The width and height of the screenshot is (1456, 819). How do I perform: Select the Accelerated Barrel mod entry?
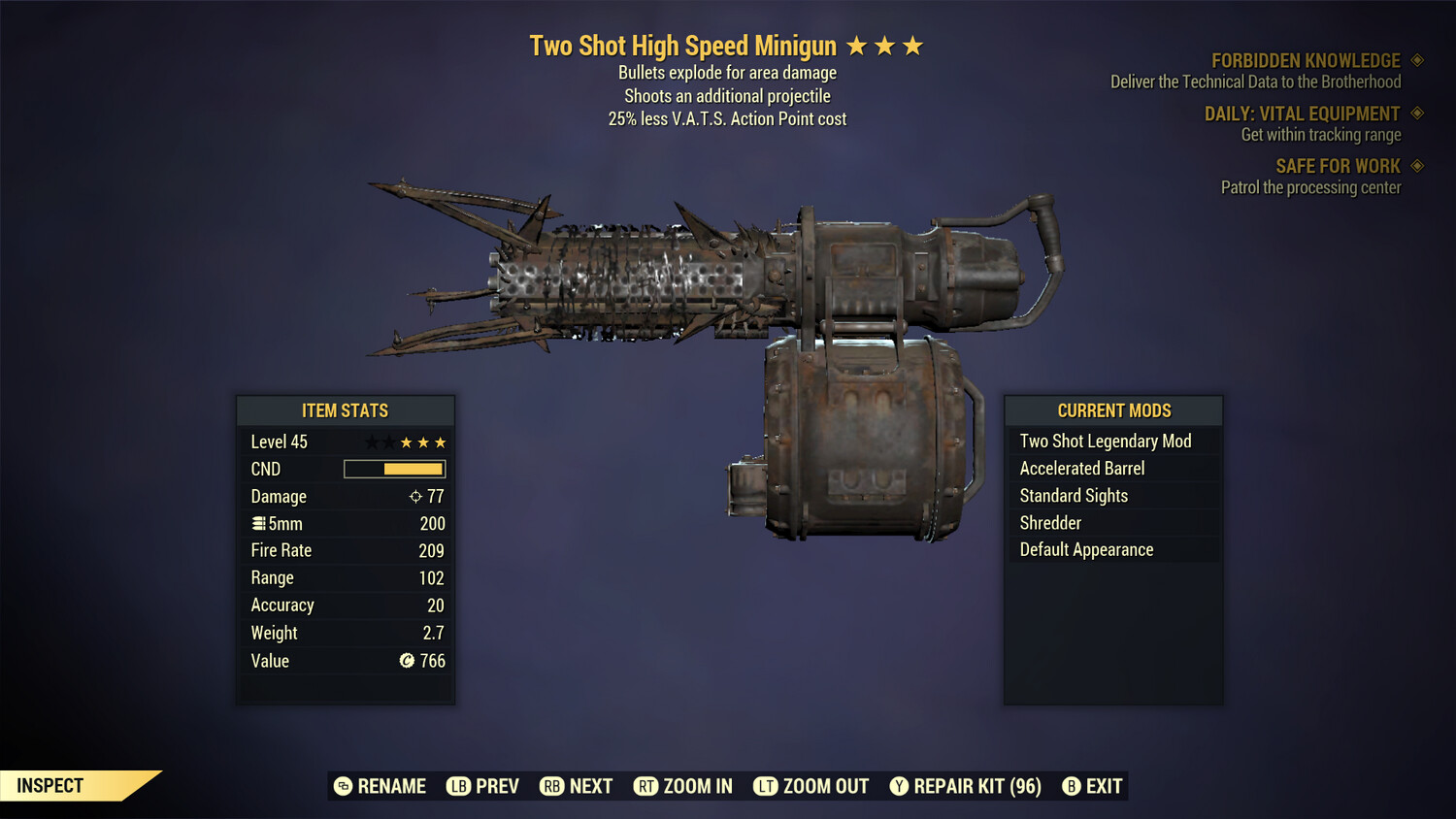[1081, 468]
